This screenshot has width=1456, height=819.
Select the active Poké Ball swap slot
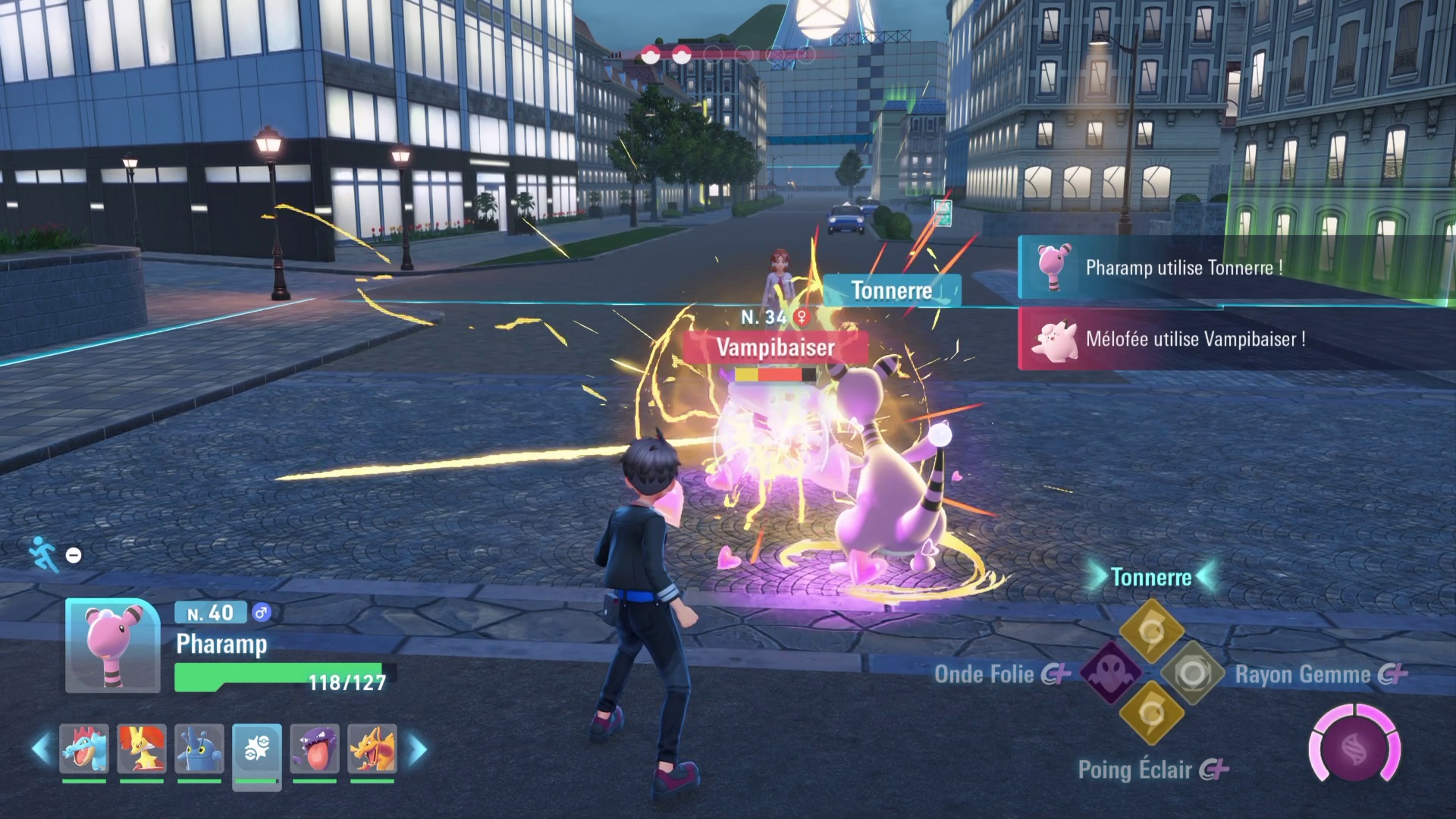[x=257, y=750]
